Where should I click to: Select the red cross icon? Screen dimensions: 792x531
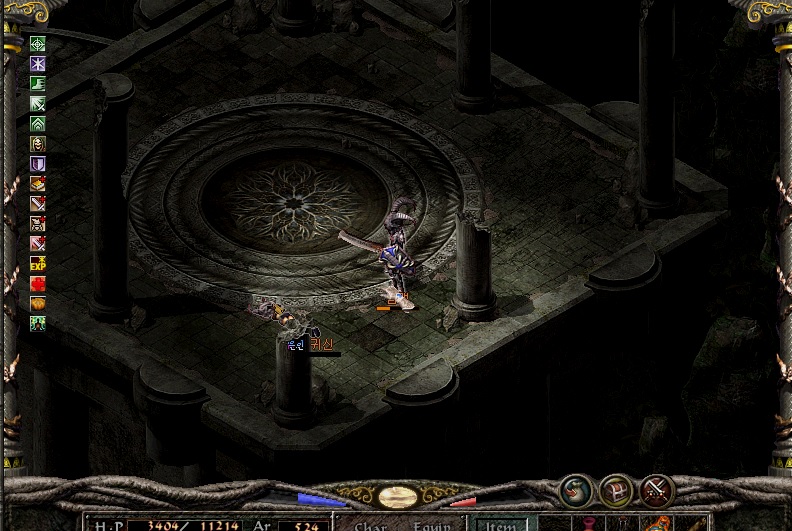[x=38, y=284]
